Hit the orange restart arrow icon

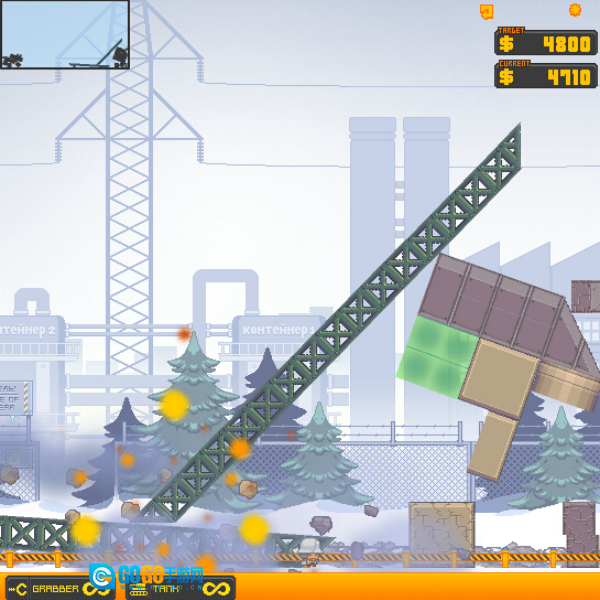point(487,11)
